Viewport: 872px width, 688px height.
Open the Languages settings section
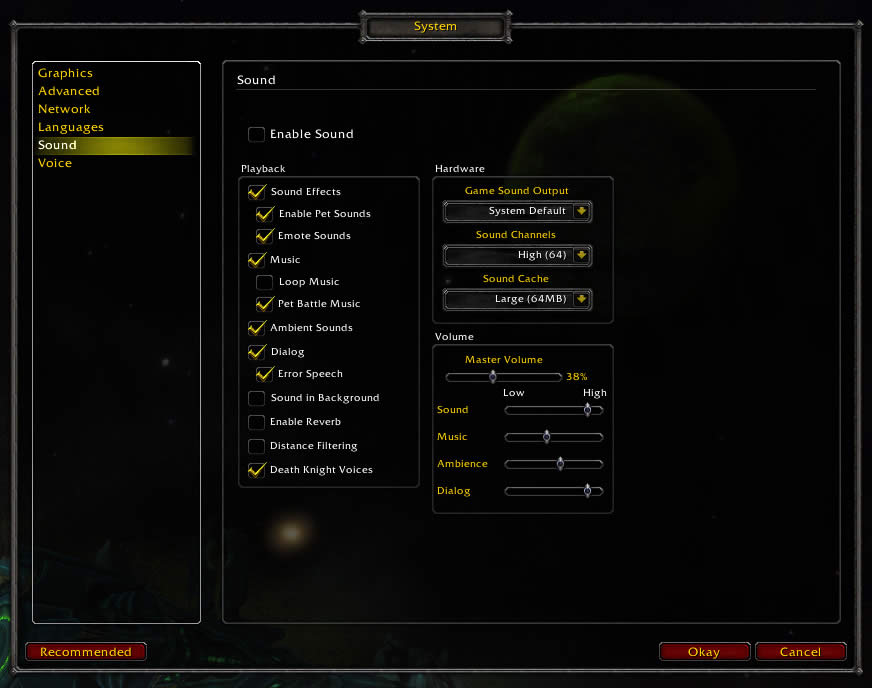(70, 127)
